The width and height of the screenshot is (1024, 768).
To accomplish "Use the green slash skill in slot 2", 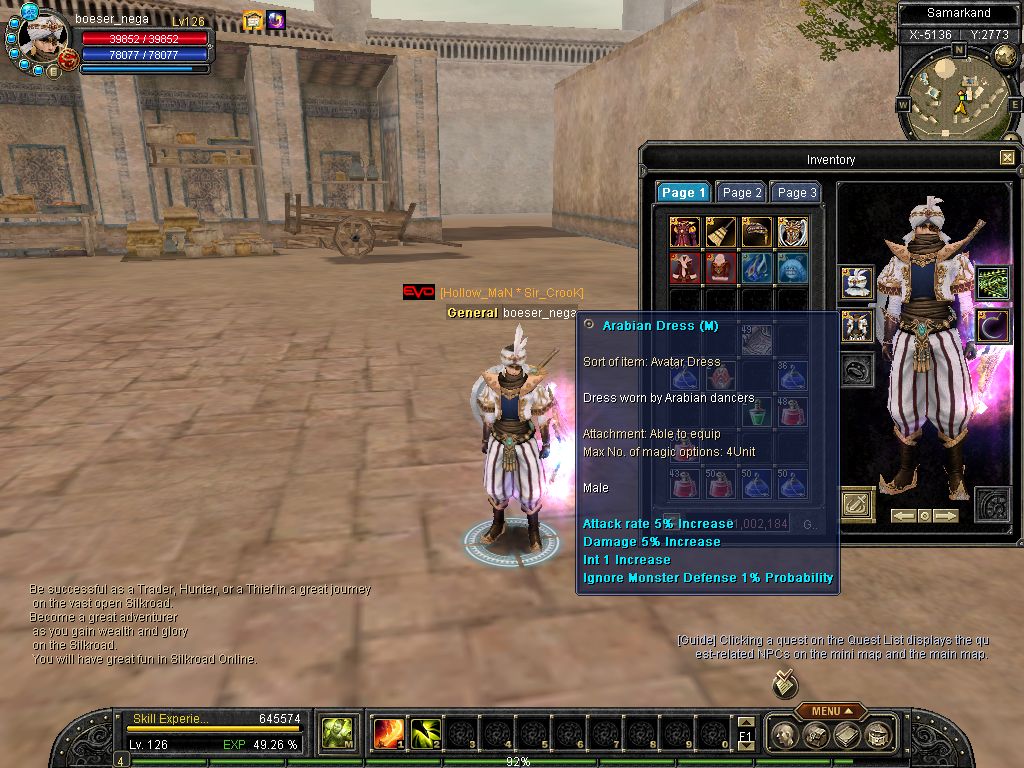I will (x=425, y=733).
